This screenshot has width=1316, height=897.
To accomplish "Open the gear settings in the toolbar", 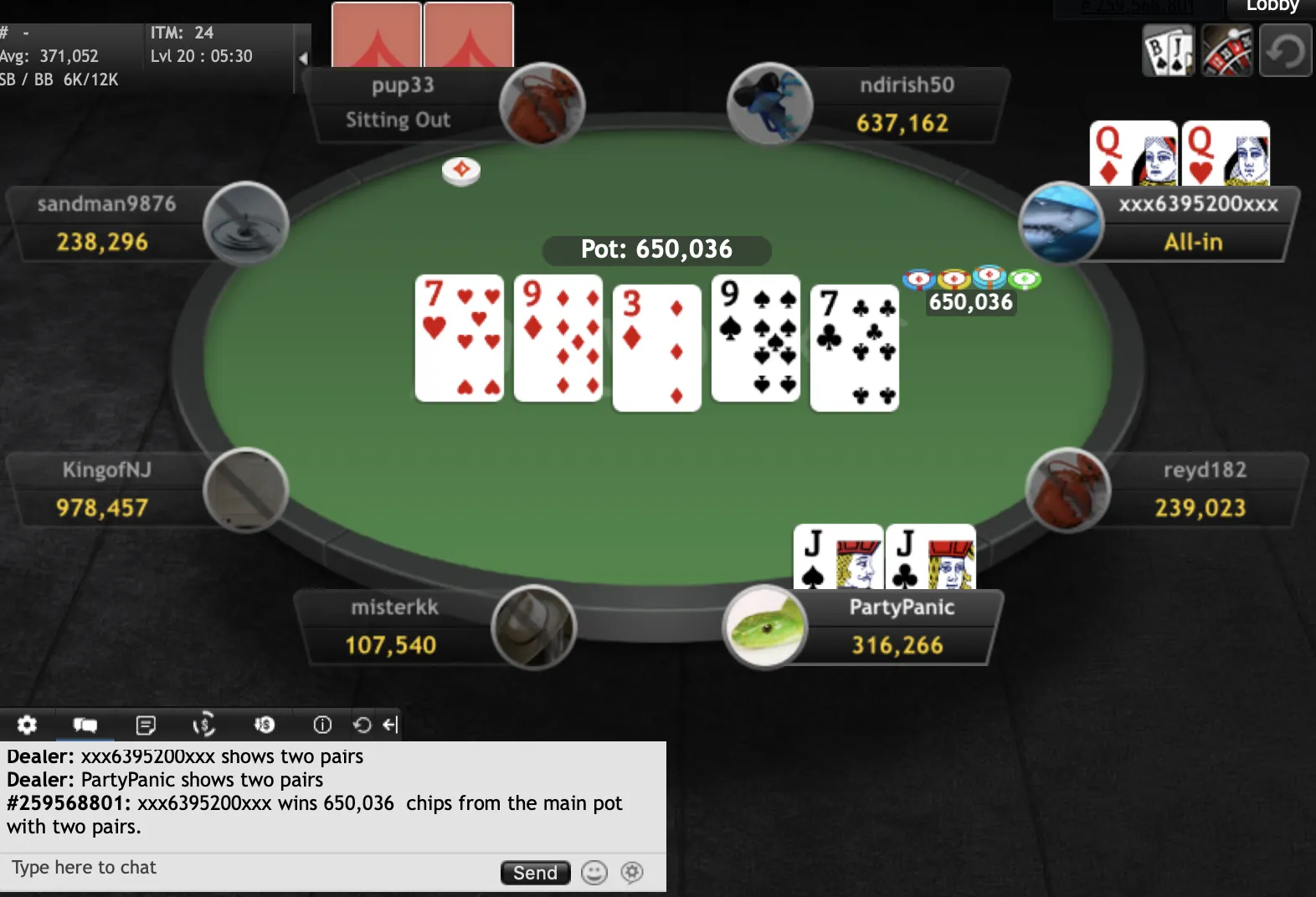I will tap(27, 725).
